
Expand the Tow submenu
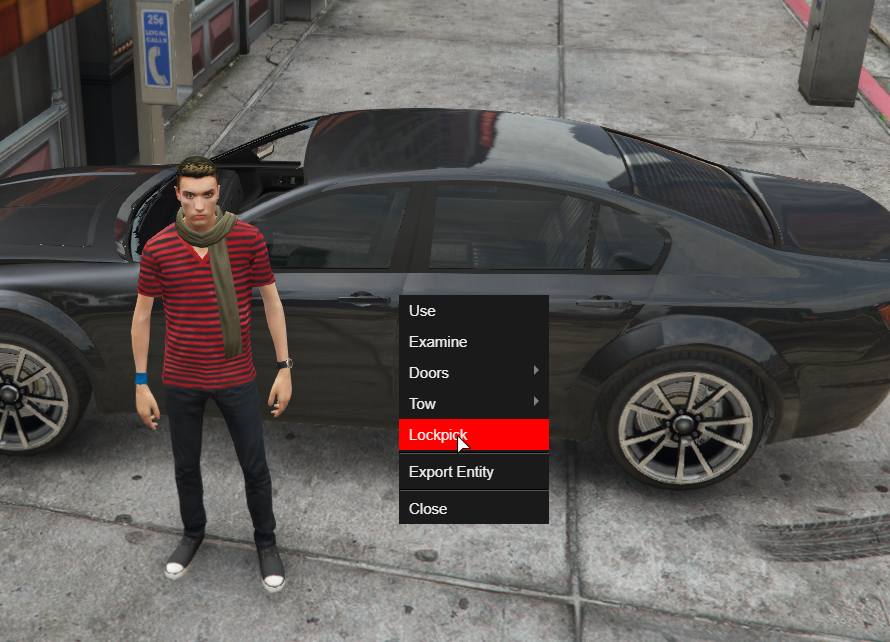click(x=472, y=404)
